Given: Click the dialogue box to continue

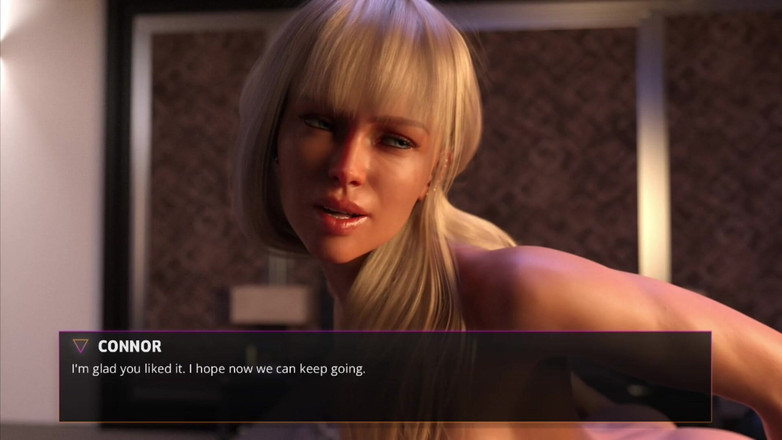Looking at the screenshot, I should click(x=385, y=377).
